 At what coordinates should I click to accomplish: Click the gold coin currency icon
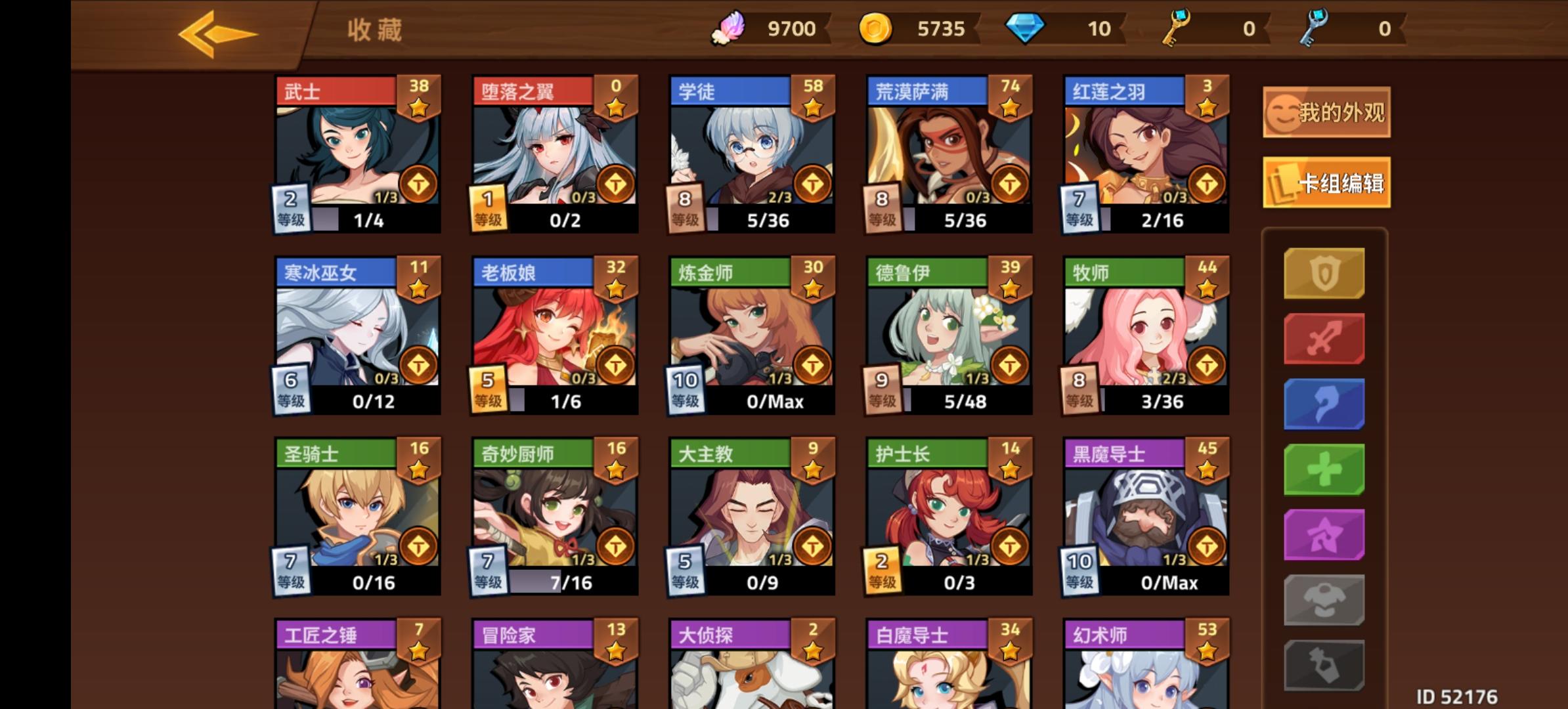[x=878, y=28]
